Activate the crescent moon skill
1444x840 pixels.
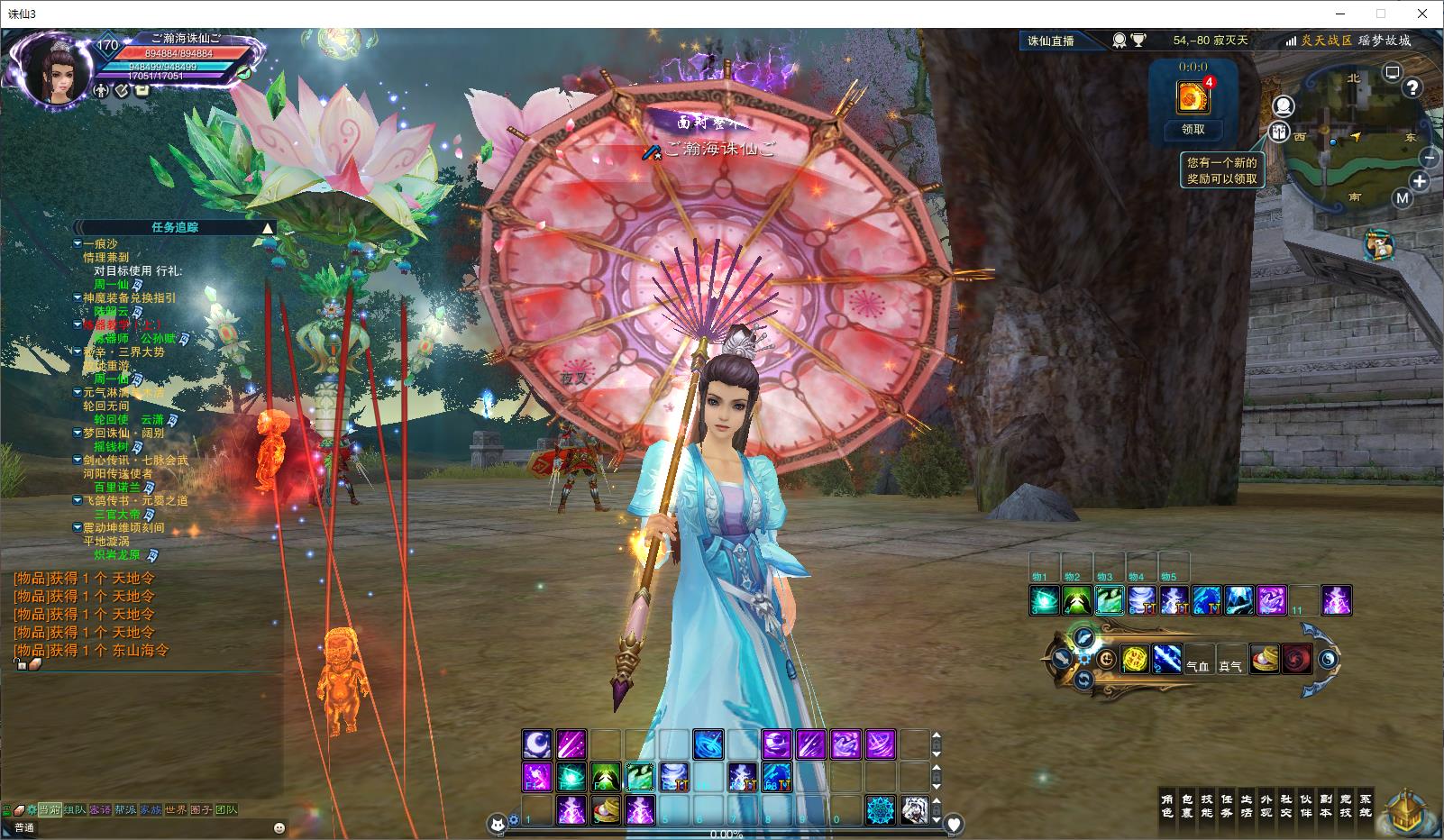(x=537, y=744)
